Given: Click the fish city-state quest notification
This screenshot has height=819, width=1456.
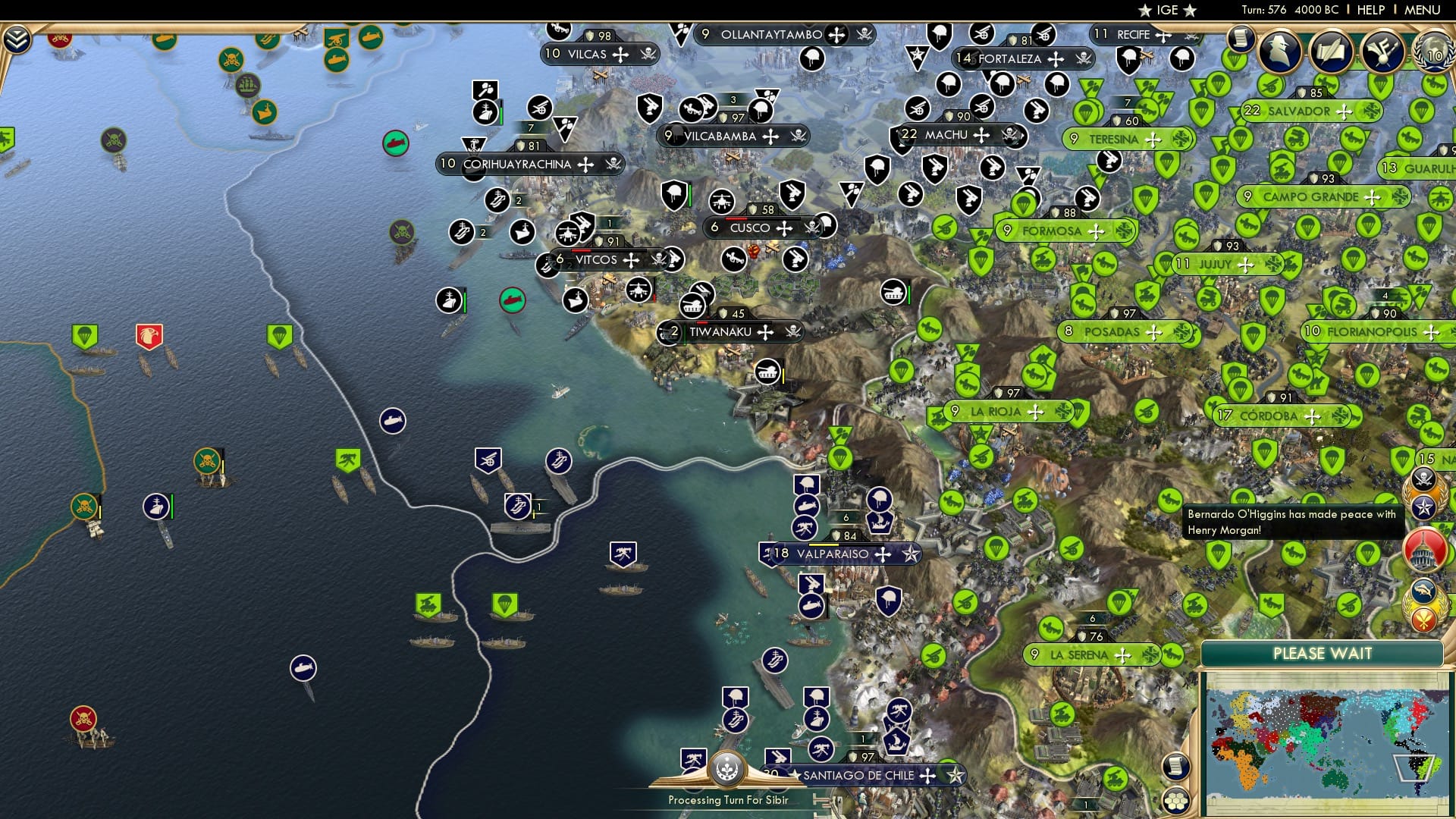Looking at the screenshot, I should click(1423, 590).
